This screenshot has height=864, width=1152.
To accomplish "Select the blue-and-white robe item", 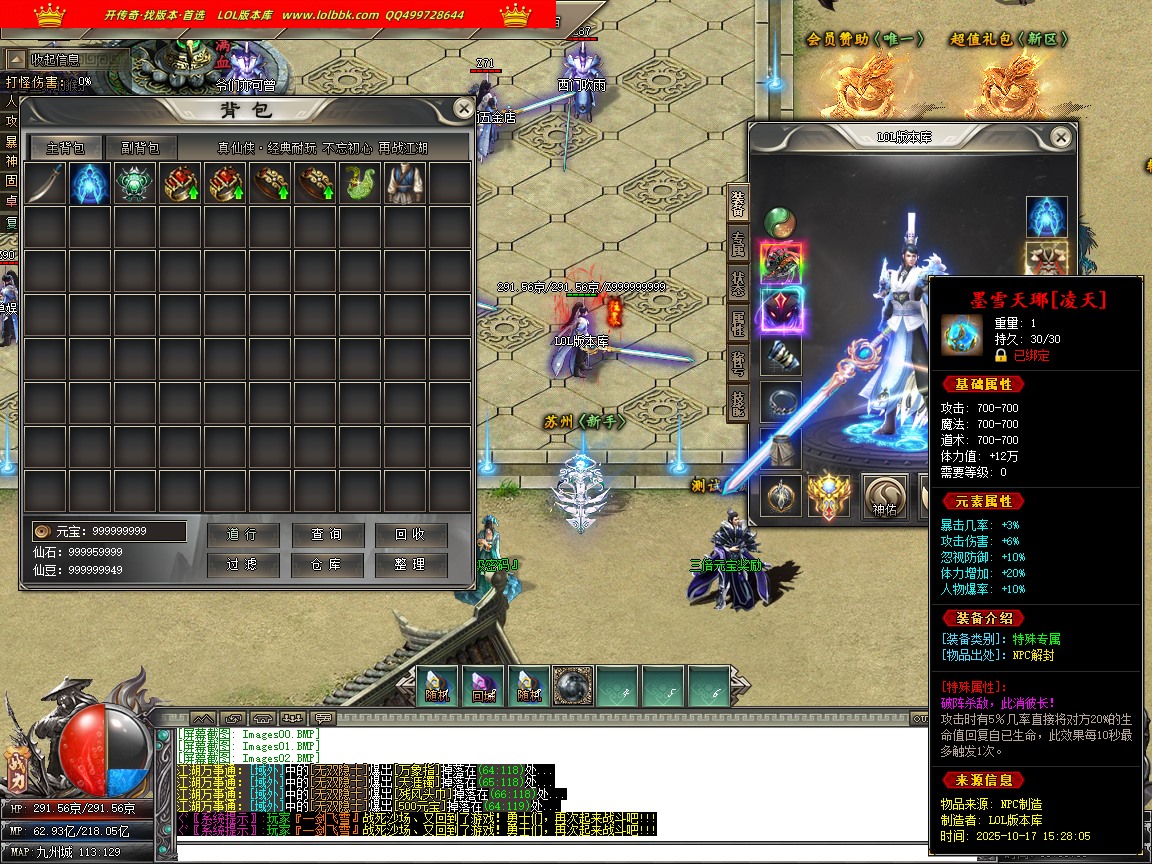I will tap(404, 184).
